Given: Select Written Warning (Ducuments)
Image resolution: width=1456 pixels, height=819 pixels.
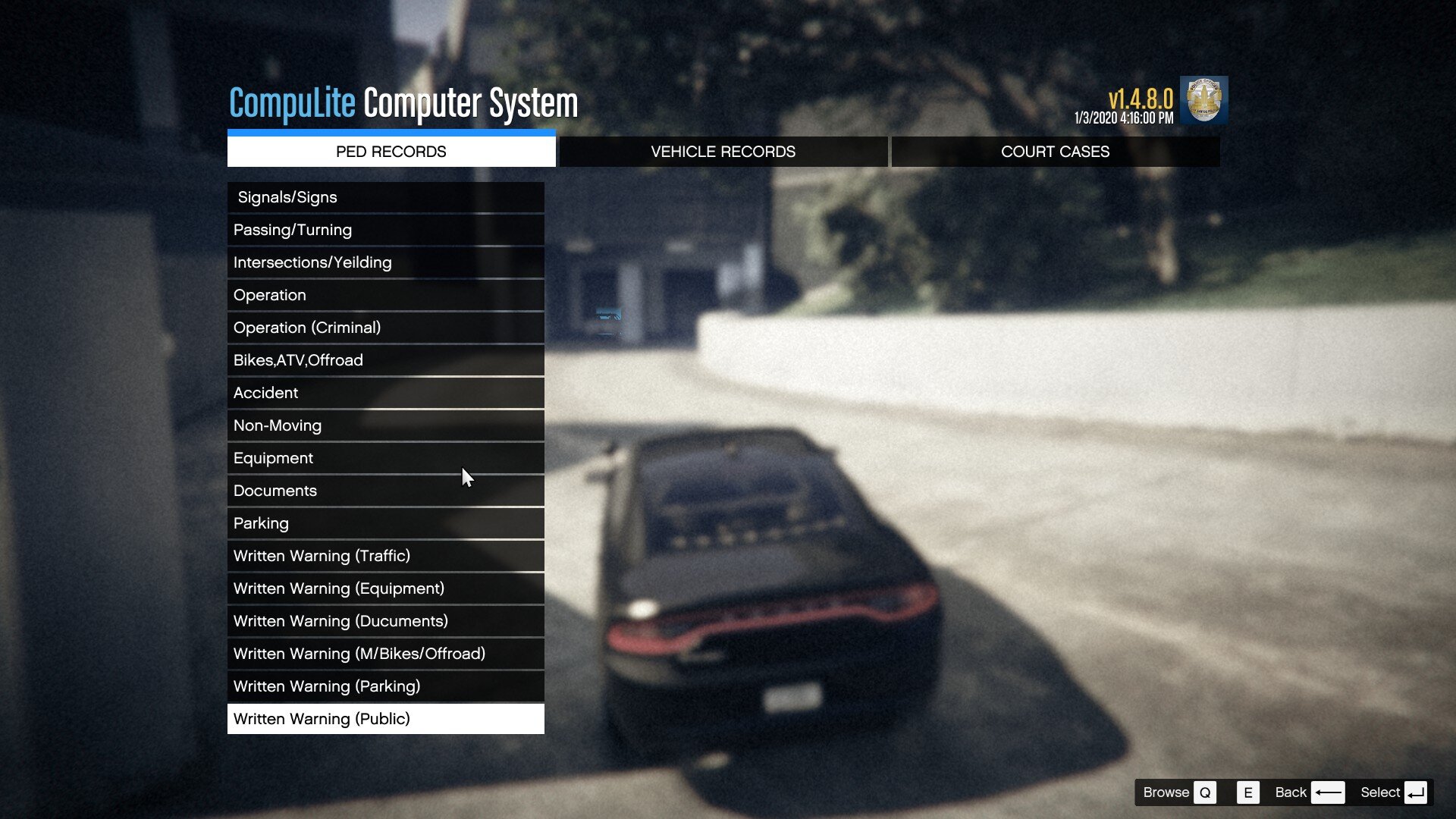Looking at the screenshot, I should coord(385,621).
